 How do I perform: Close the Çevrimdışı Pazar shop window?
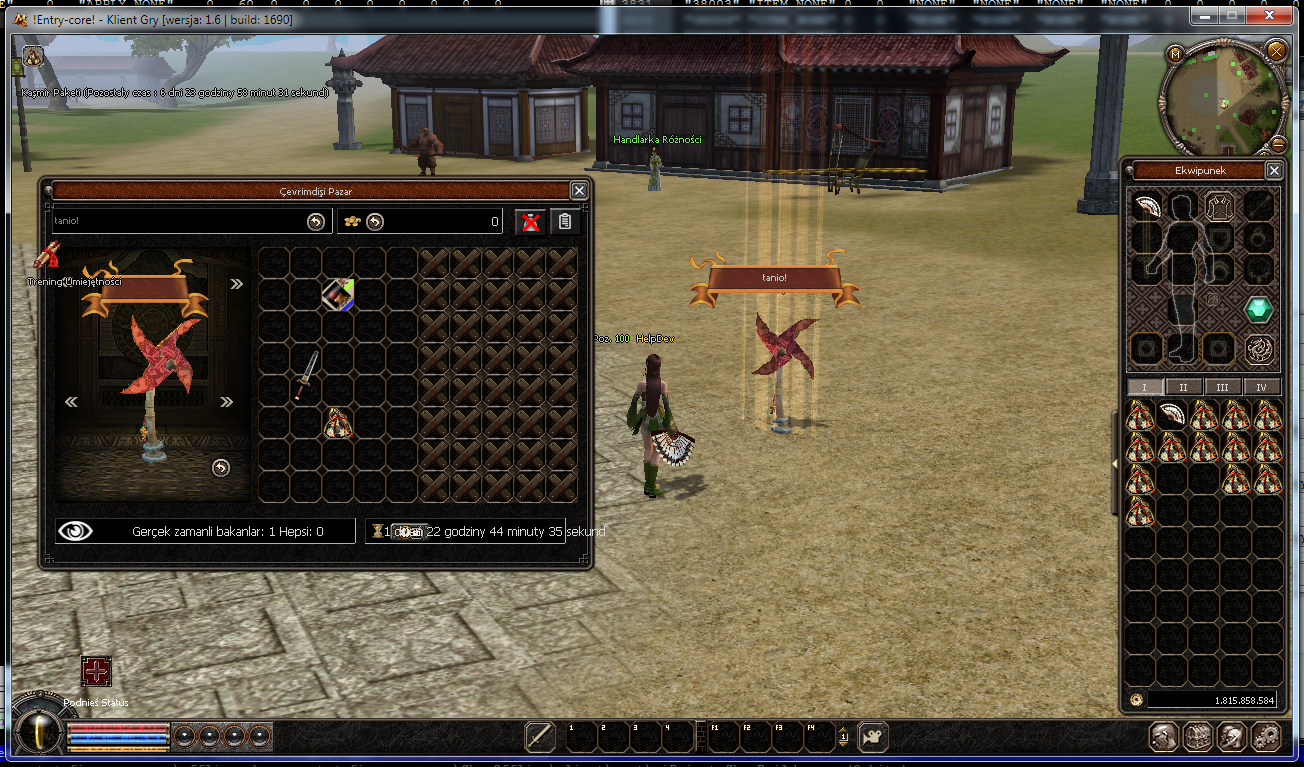579,190
